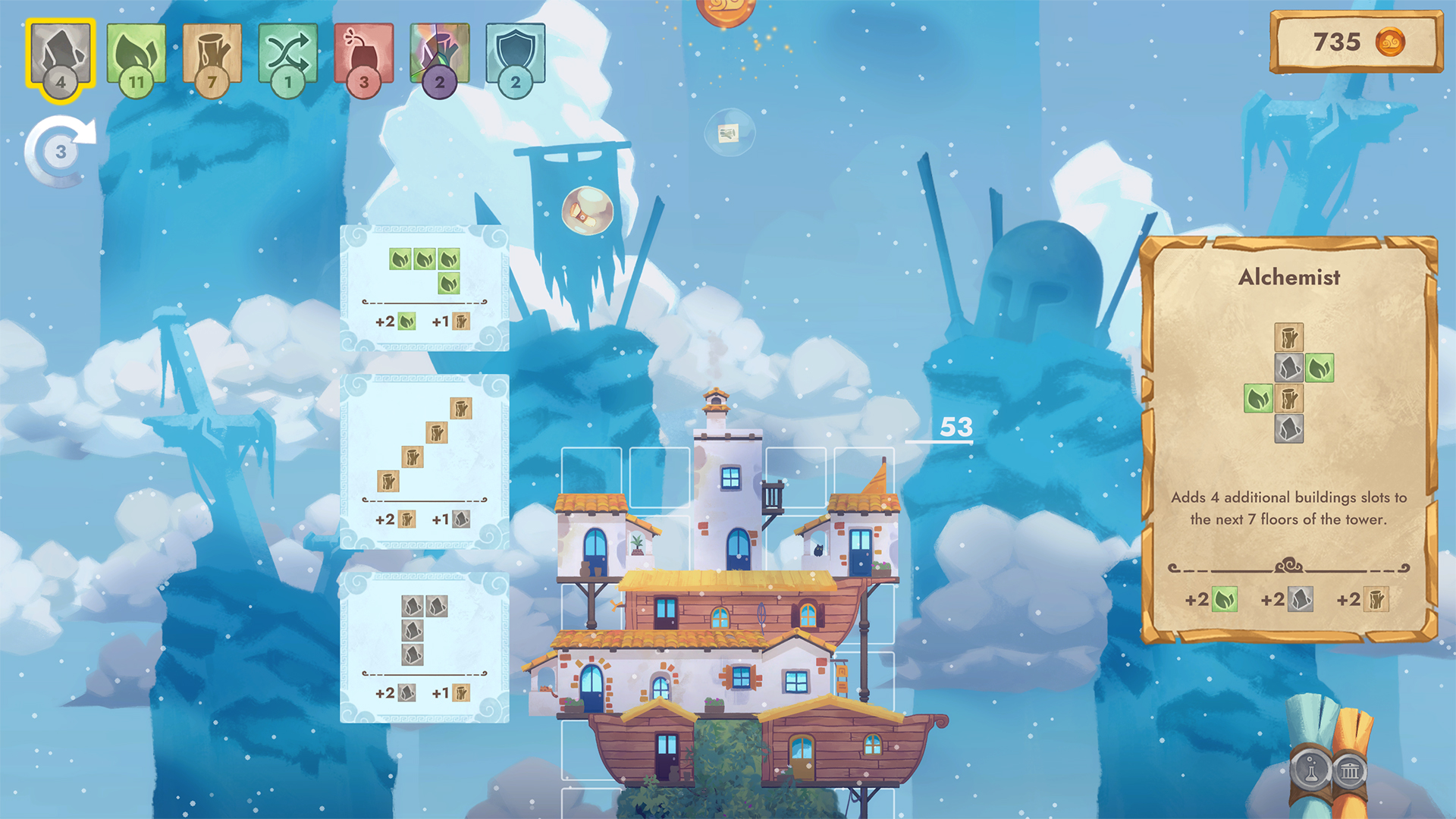Pick the four-stone blueprint card
The height and width of the screenshot is (819, 1456).
[425, 647]
